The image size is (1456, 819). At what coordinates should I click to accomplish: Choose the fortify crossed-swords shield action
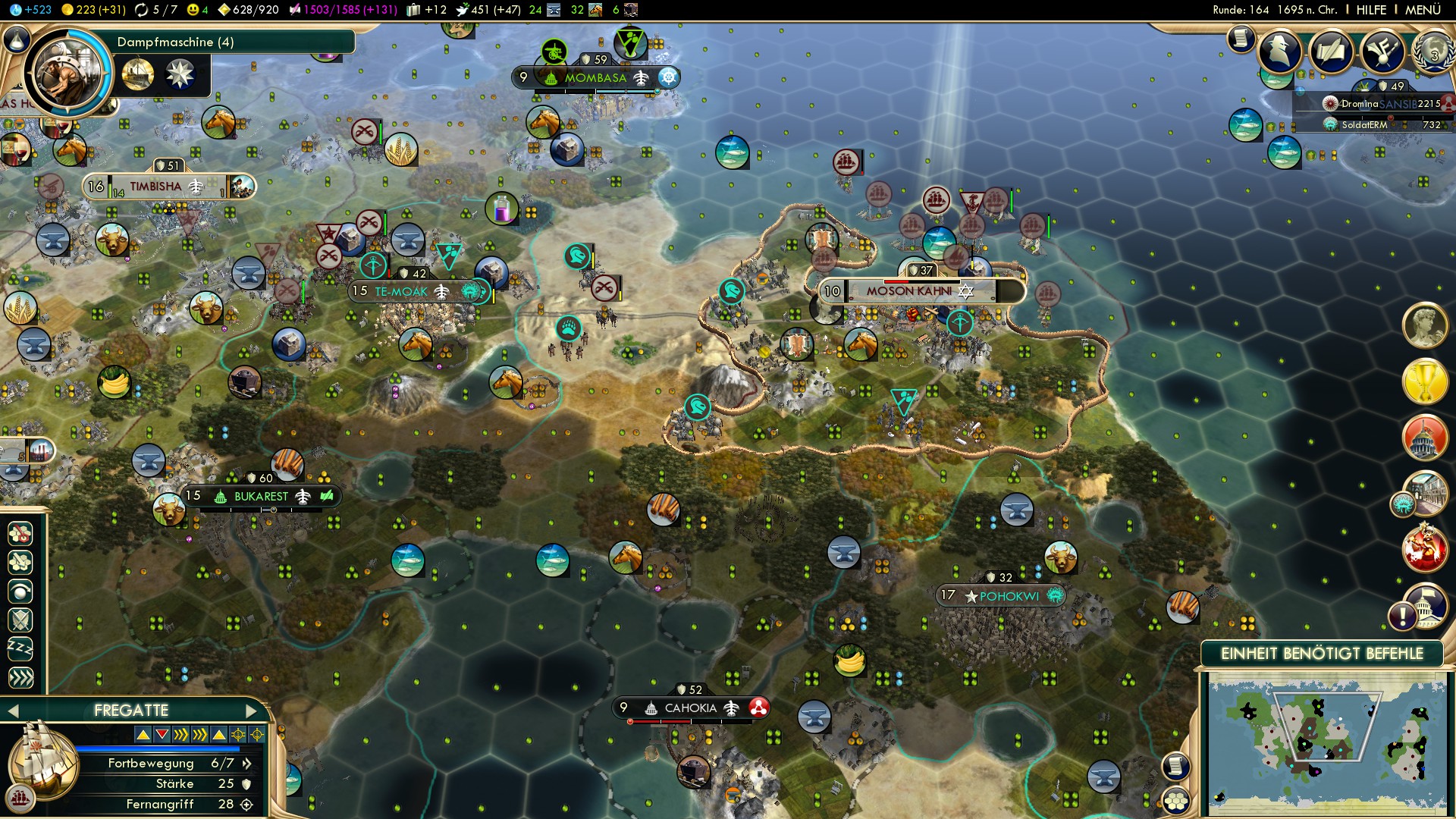coord(20,620)
